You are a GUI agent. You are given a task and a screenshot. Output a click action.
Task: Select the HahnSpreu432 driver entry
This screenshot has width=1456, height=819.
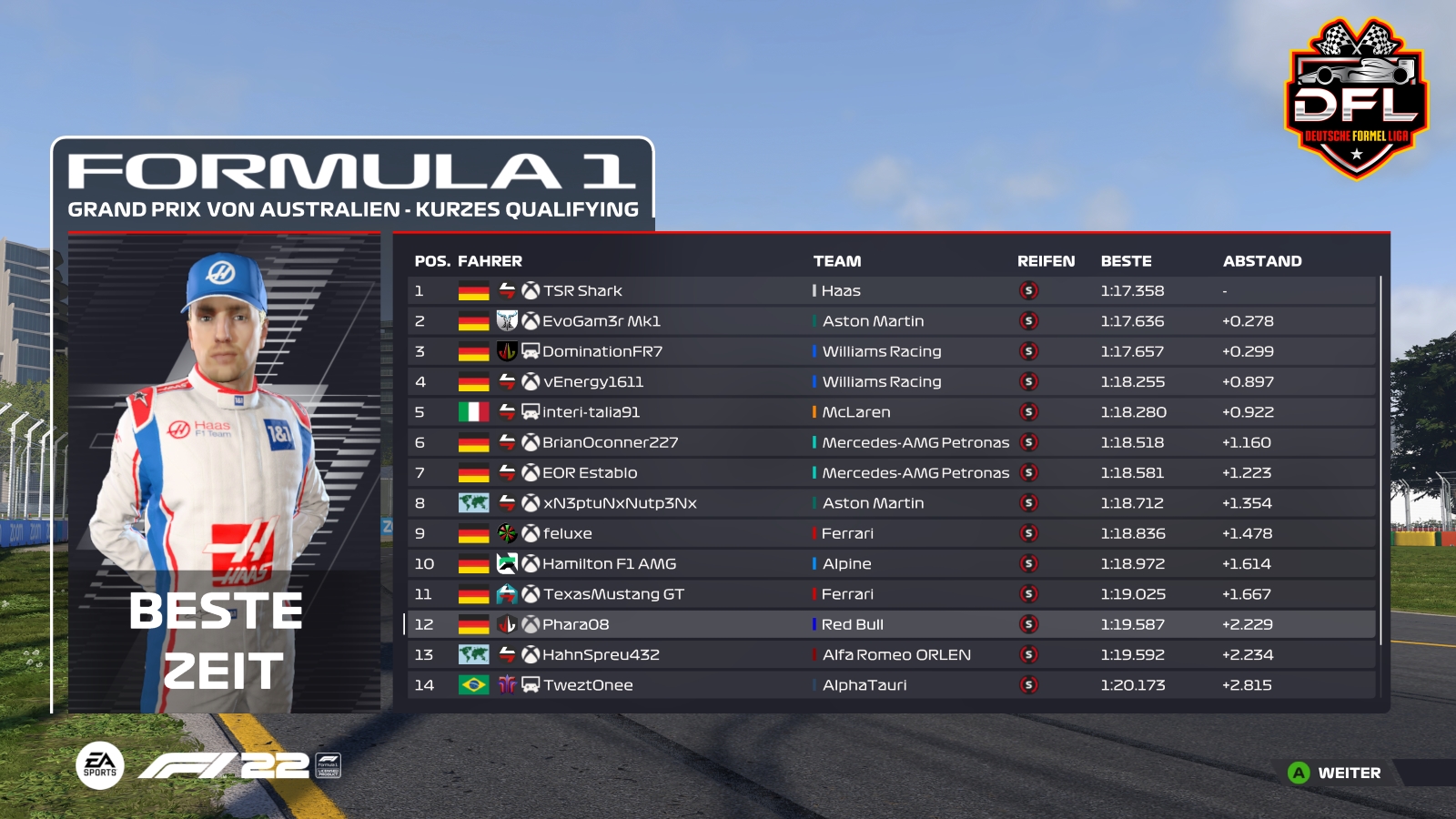click(x=601, y=655)
